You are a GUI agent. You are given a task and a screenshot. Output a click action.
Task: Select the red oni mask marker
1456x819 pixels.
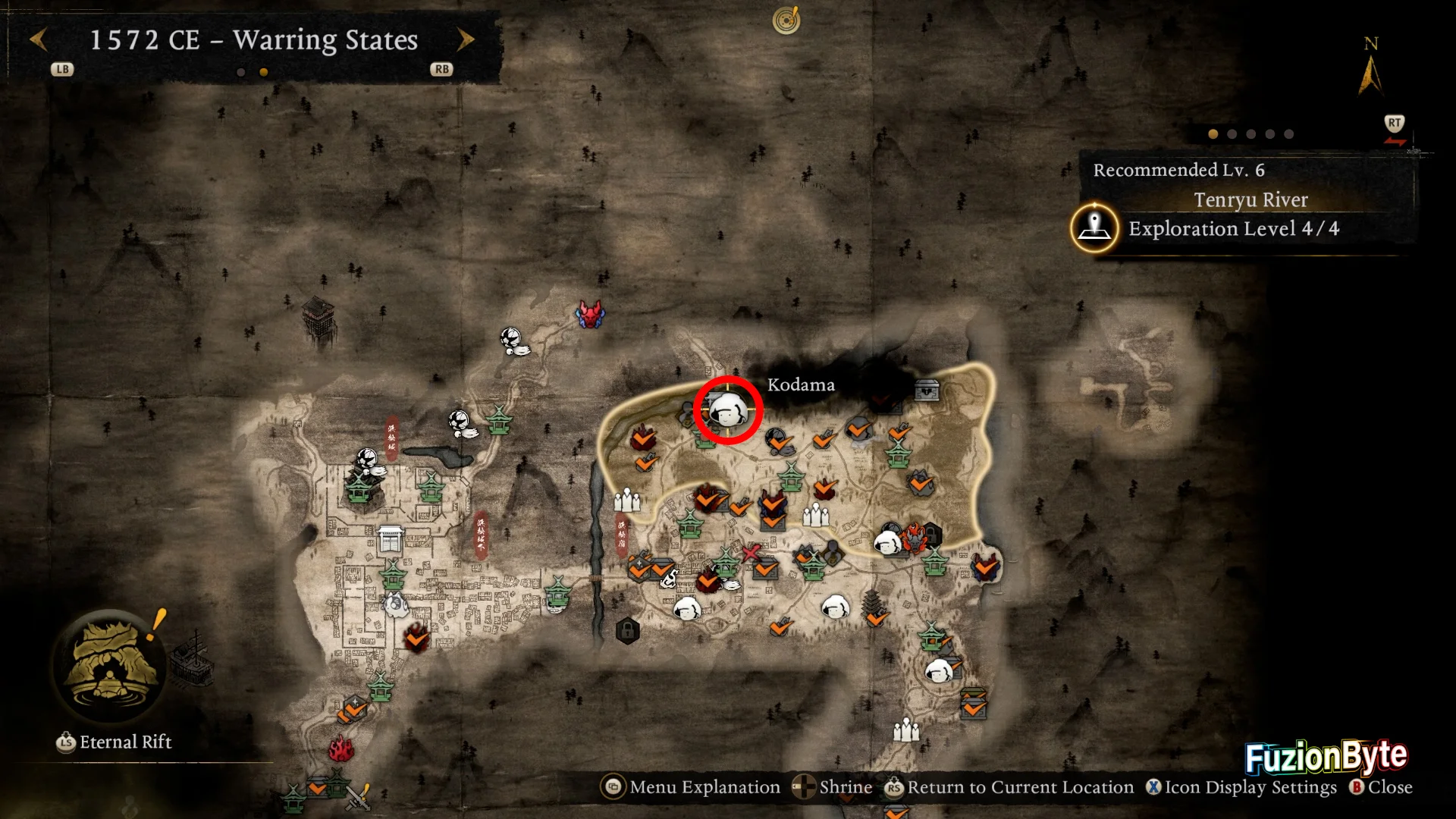click(x=590, y=314)
